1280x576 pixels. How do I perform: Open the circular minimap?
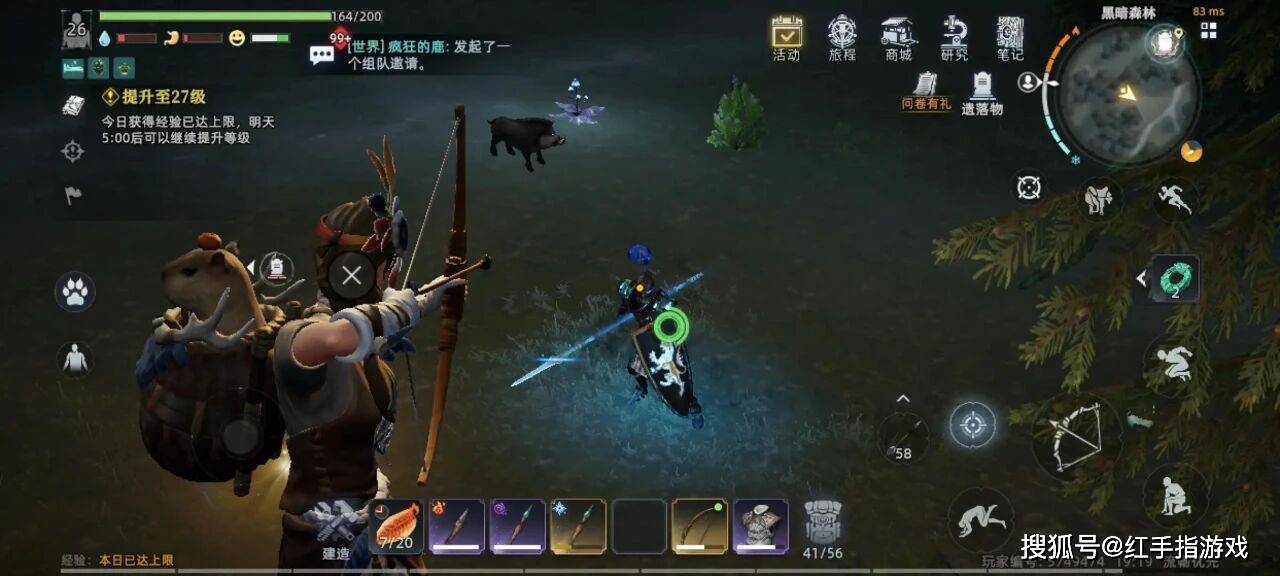pos(1128,94)
